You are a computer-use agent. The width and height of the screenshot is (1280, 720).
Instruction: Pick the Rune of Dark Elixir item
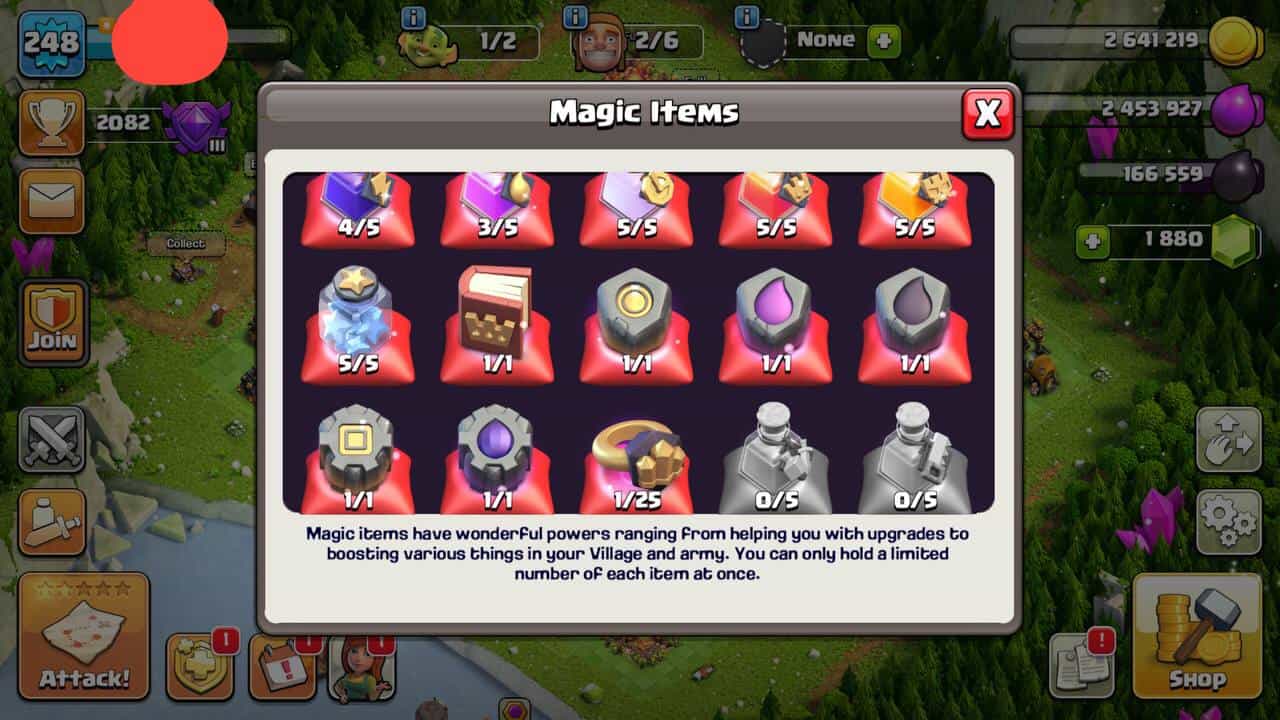pyautogui.click(x=914, y=324)
